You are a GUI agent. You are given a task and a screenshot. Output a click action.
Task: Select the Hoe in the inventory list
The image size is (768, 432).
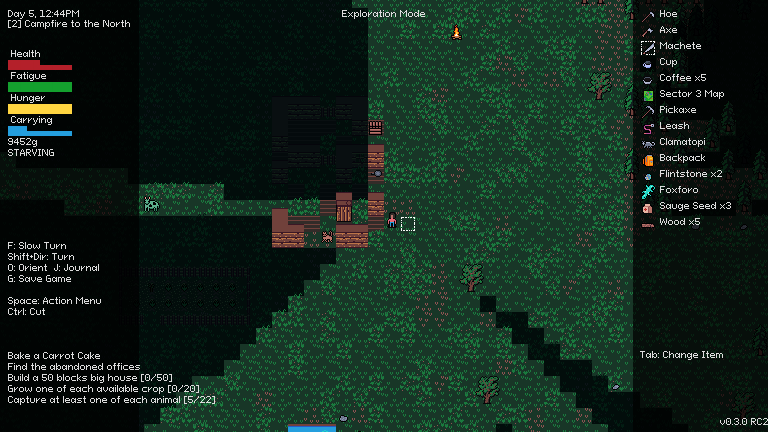[x=668, y=14]
